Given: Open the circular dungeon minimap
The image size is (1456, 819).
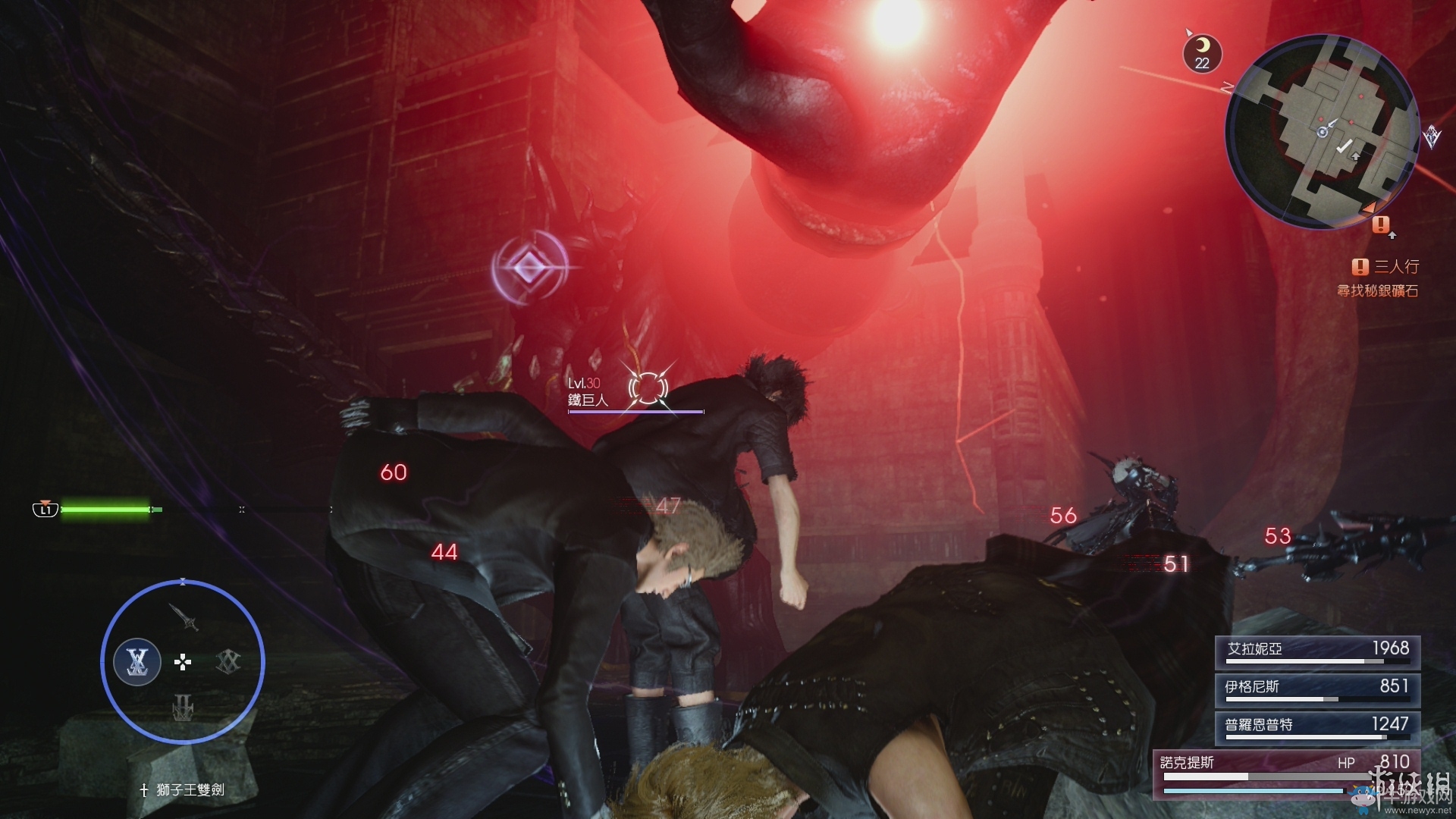Looking at the screenshot, I should (1323, 132).
